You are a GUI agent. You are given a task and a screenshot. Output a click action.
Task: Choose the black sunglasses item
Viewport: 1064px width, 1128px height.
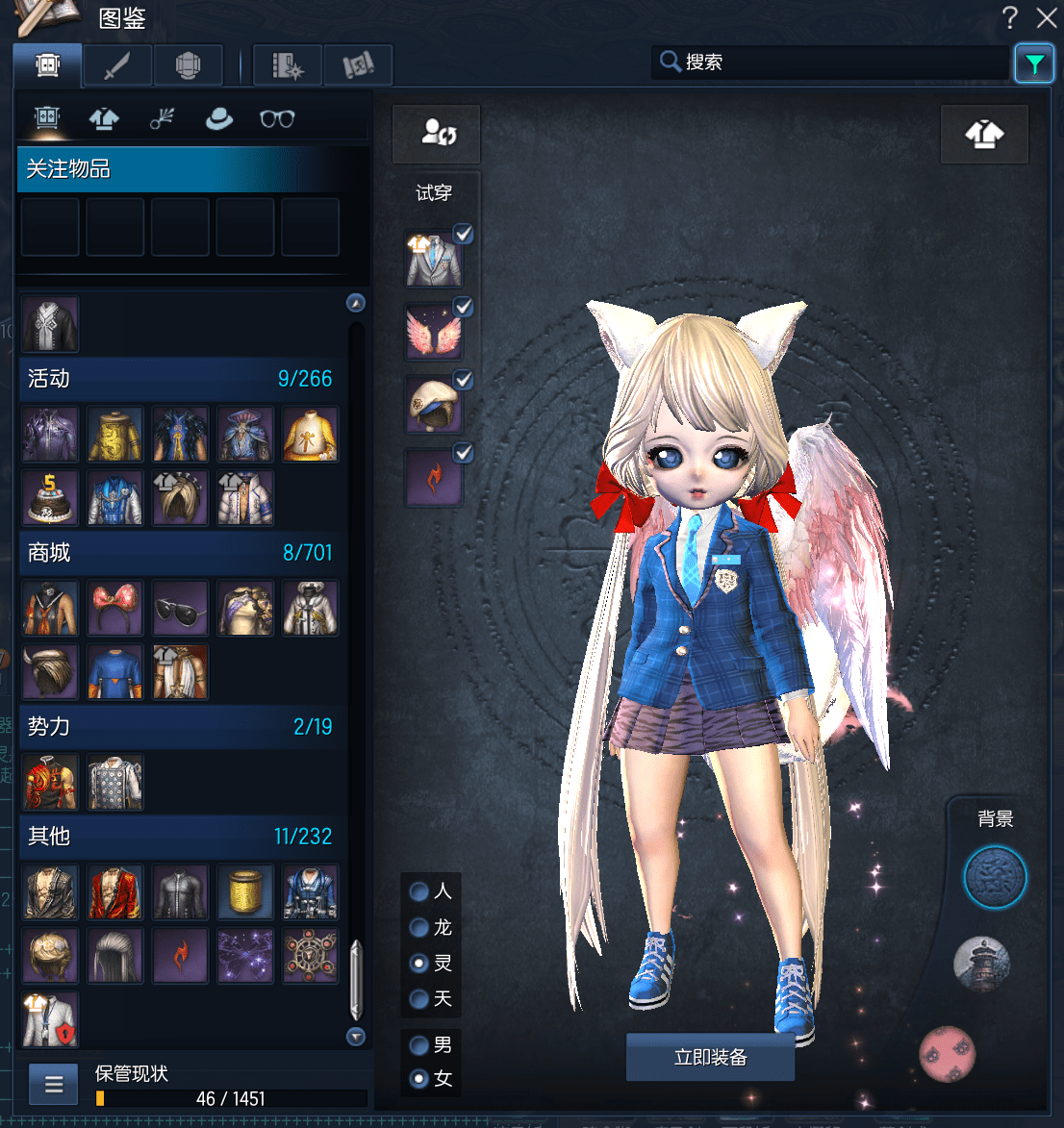pos(180,608)
